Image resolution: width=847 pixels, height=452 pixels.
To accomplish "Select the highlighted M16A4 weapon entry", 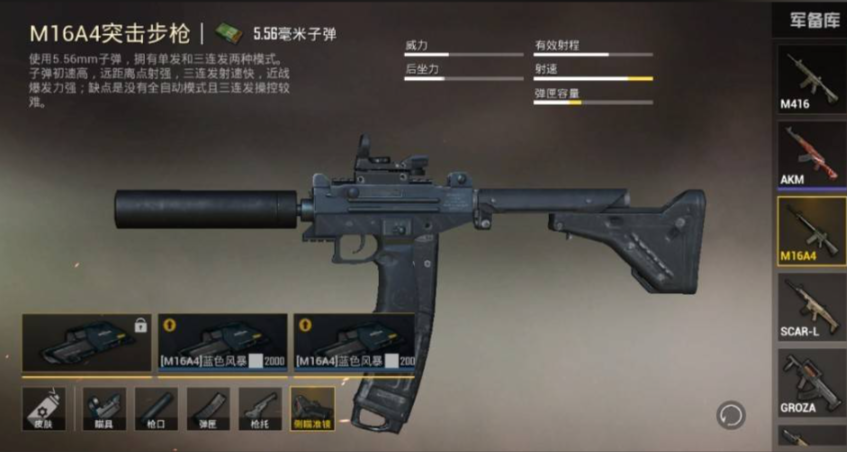I will [x=811, y=230].
